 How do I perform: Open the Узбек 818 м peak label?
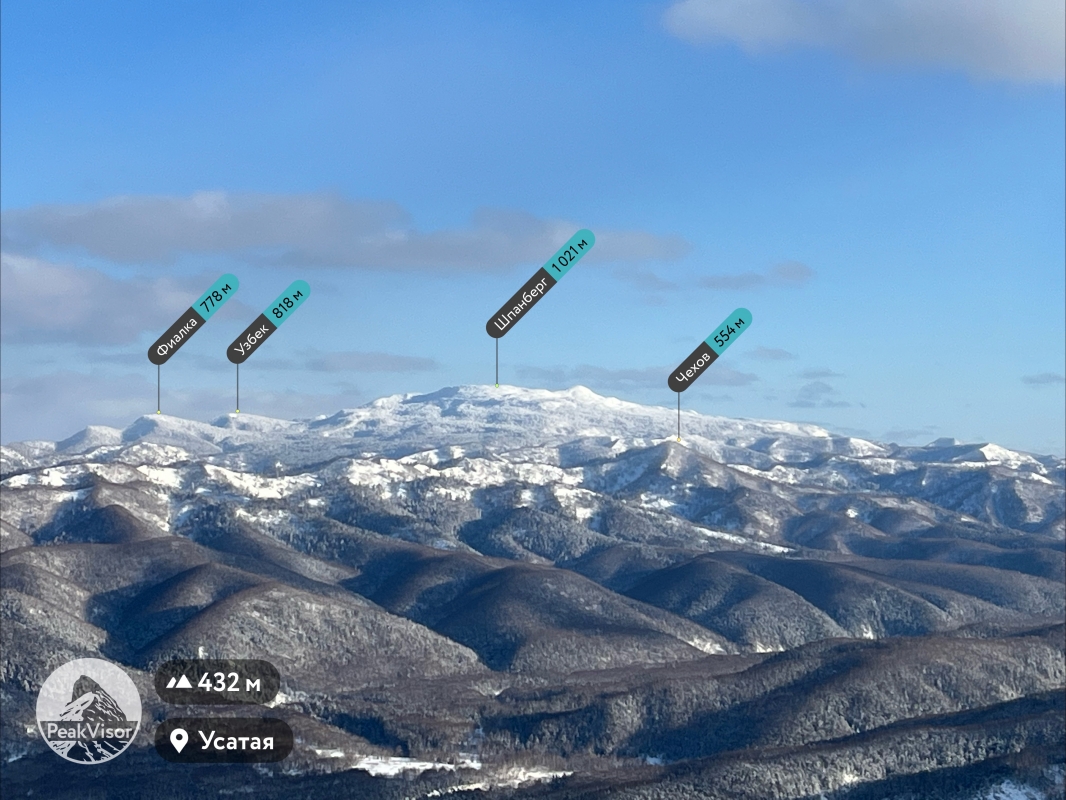click(x=268, y=322)
